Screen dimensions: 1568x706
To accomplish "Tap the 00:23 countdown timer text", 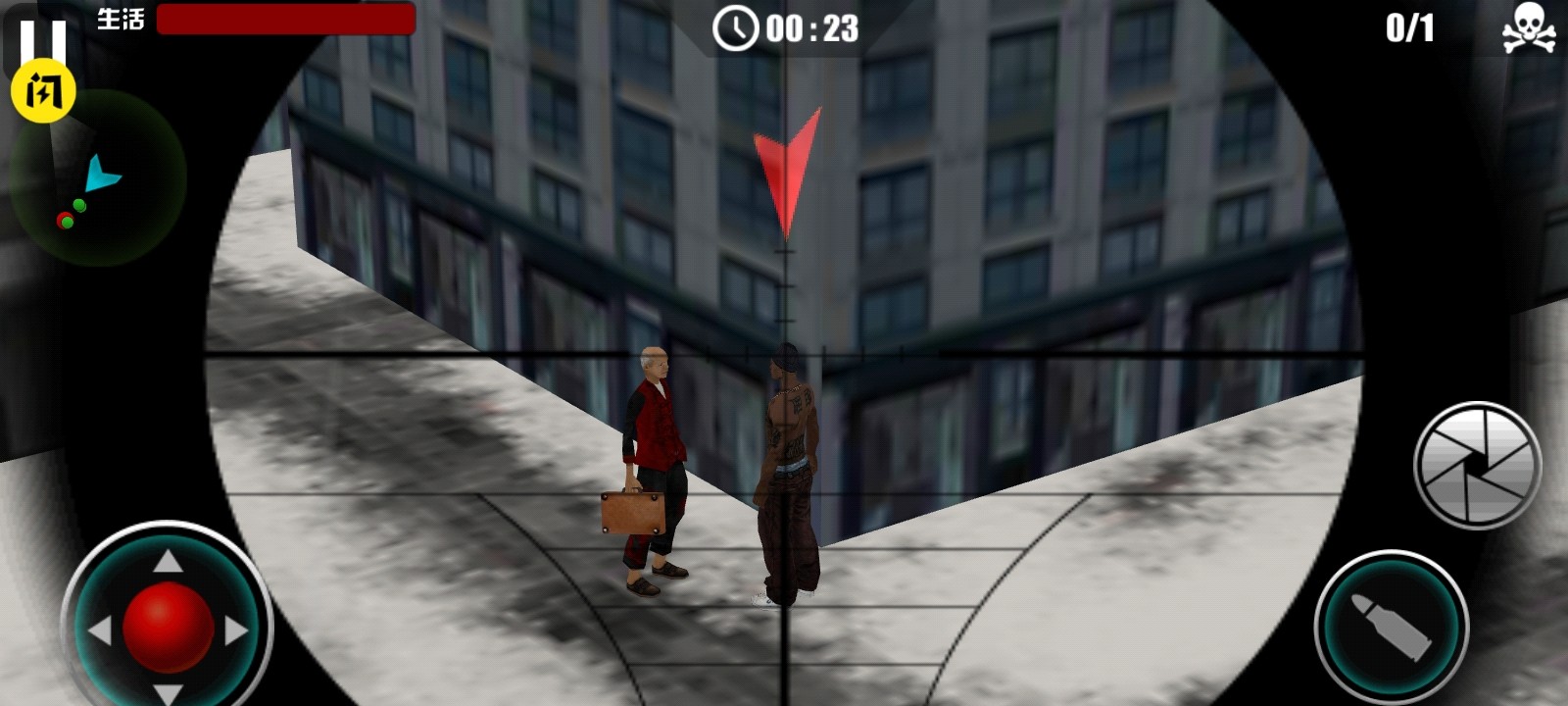I will click(x=813, y=30).
